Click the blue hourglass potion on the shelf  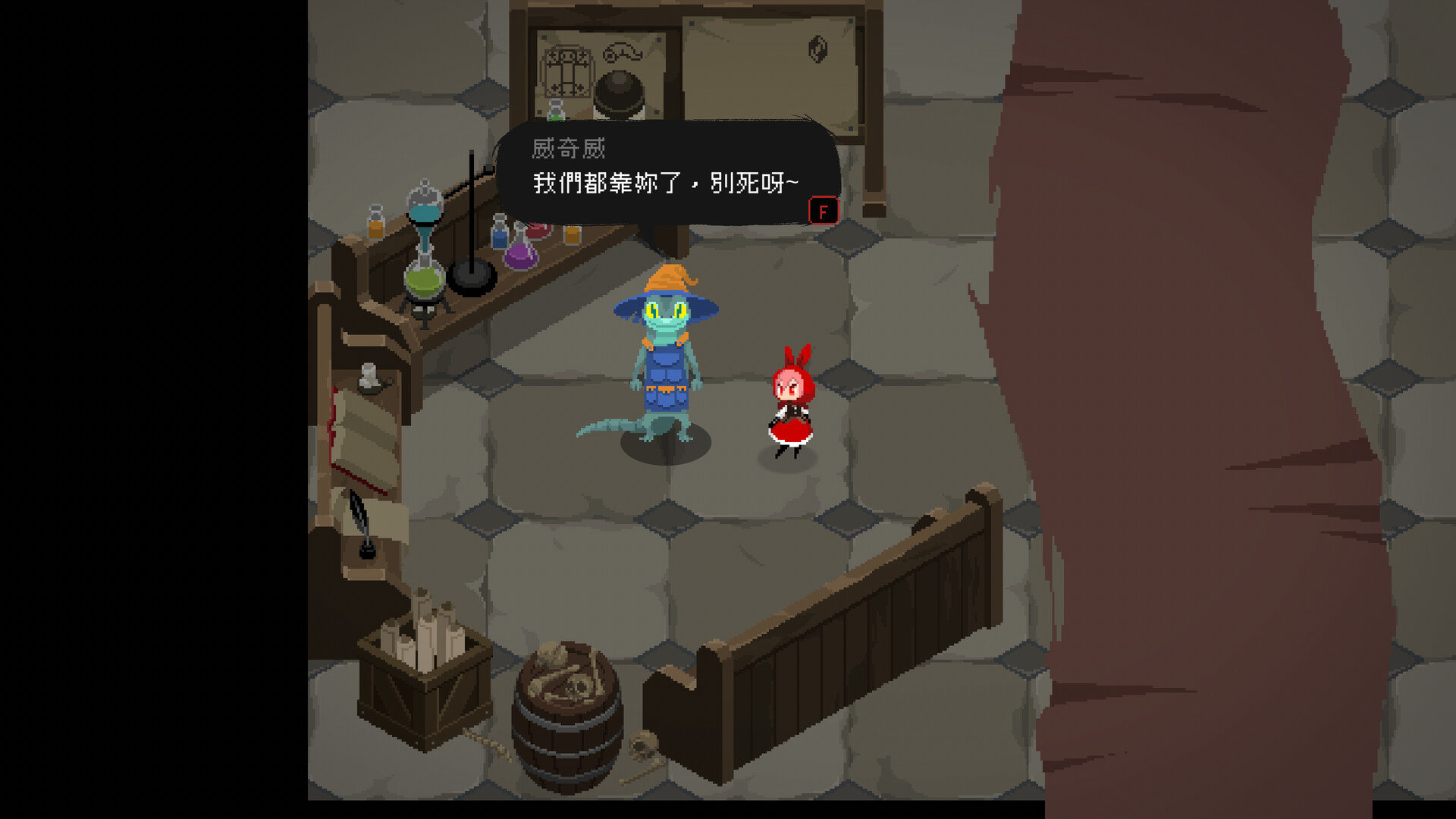(x=423, y=212)
